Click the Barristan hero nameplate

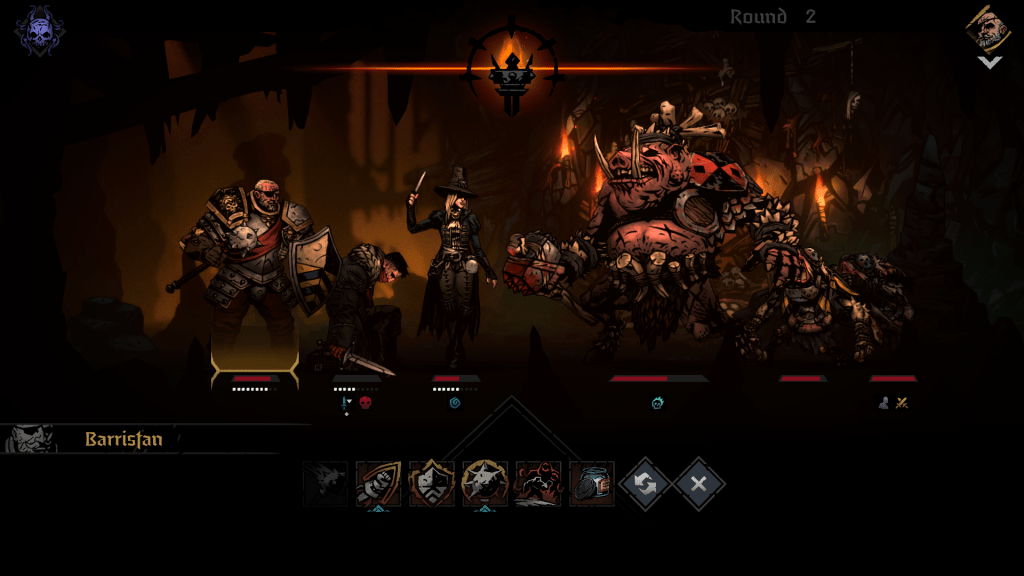[123, 439]
